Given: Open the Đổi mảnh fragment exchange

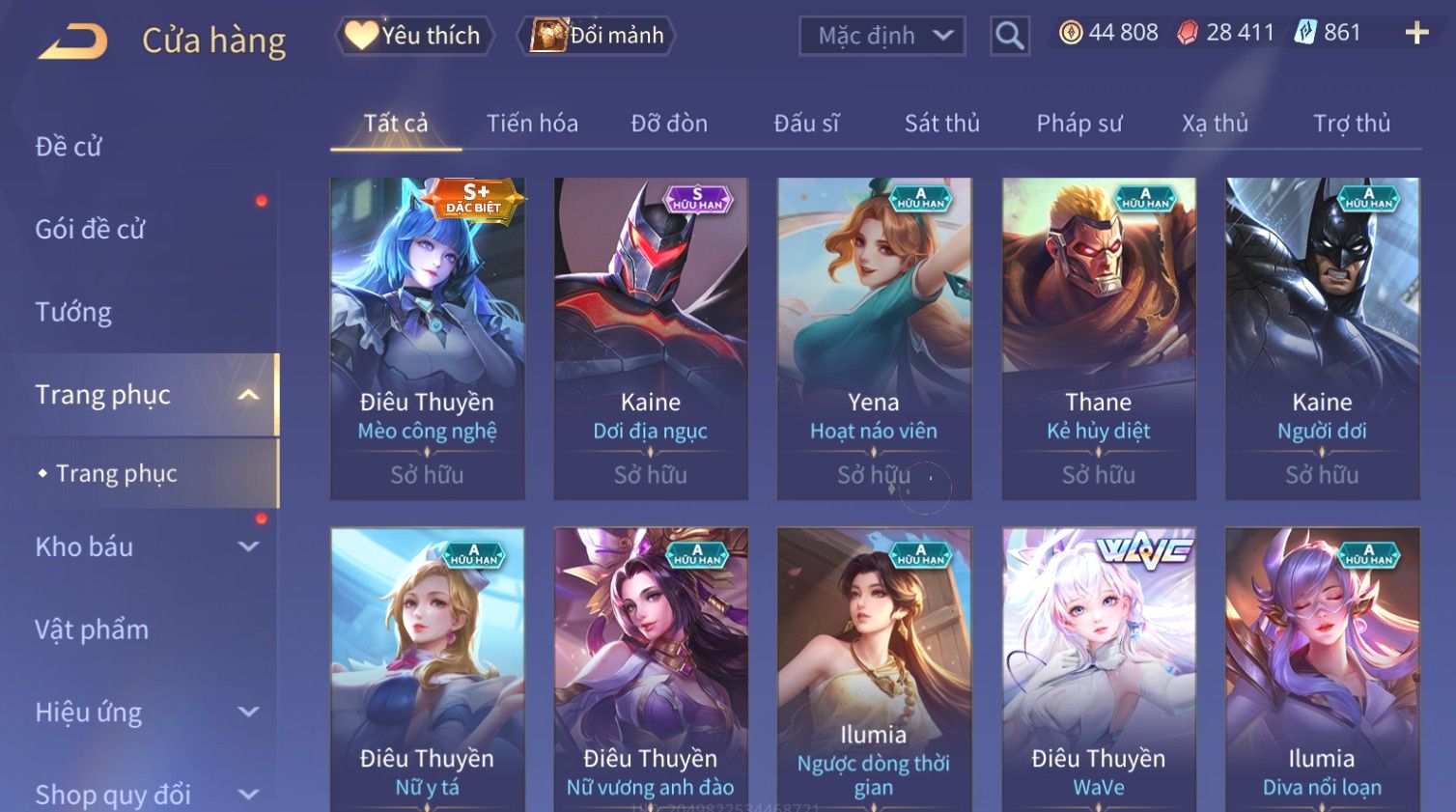Looking at the screenshot, I should 597,36.
